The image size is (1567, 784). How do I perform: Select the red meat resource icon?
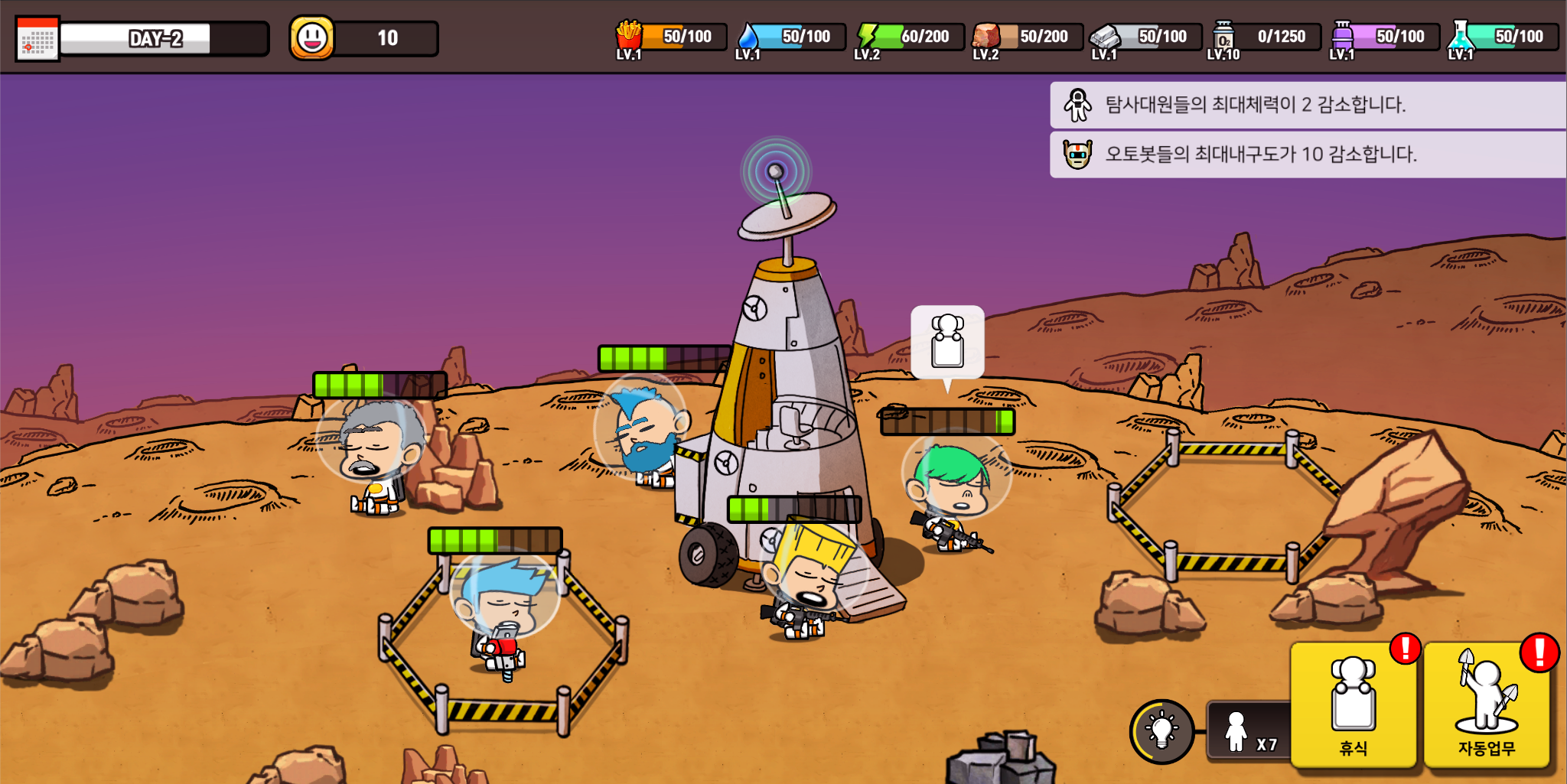pos(986,36)
